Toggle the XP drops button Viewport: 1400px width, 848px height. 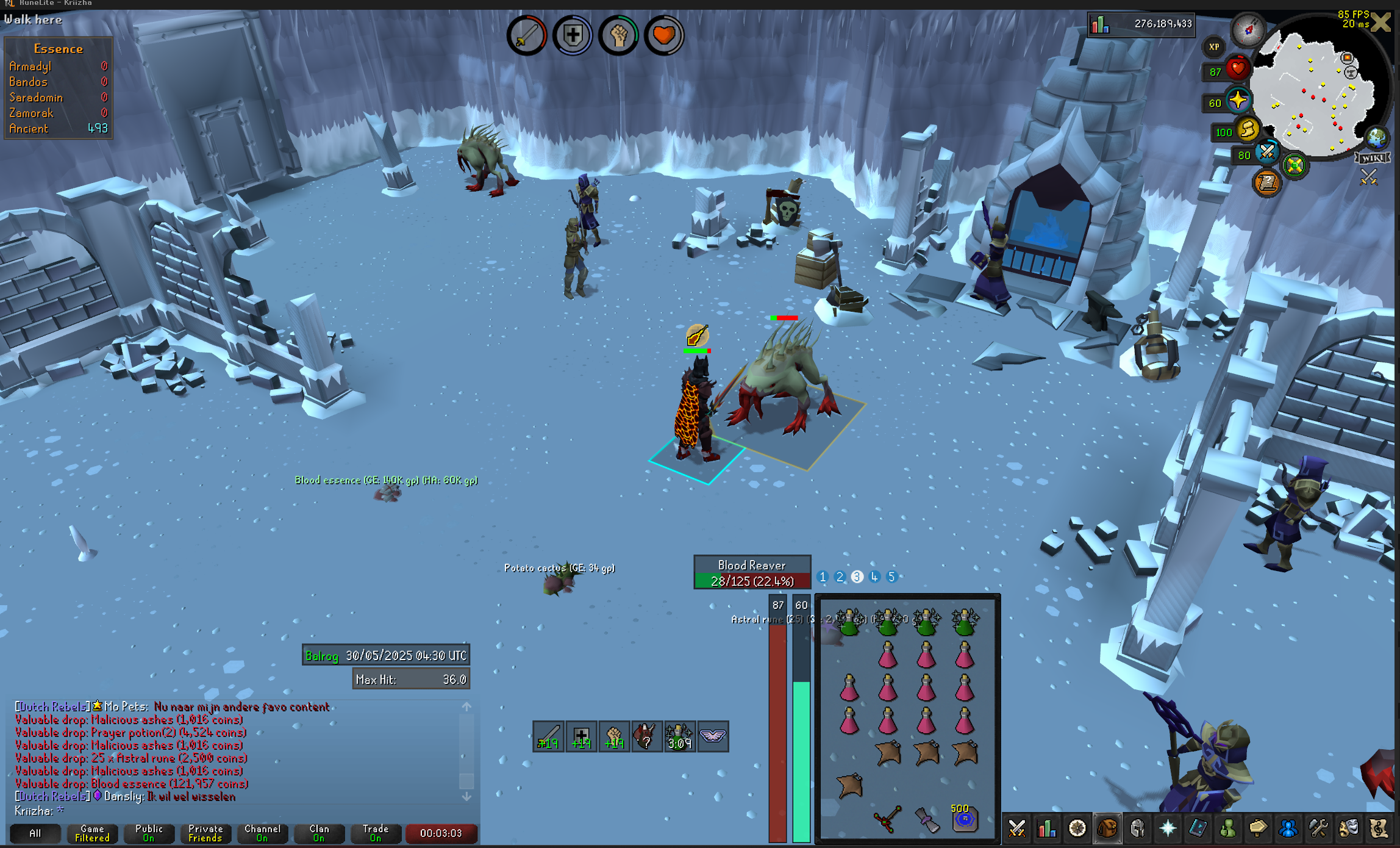click(x=1213, y=47)
